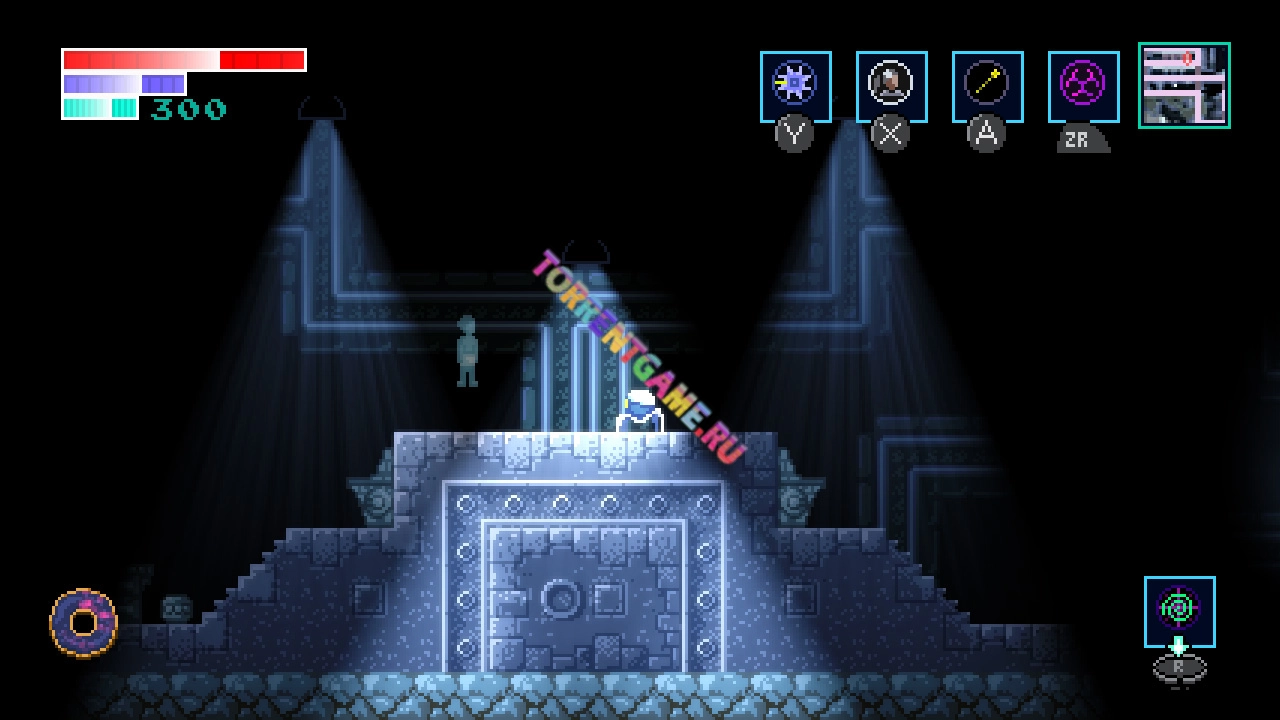
Task: Trigger the magenta biohazard ability slot
Action: [x=1083, y=86]
